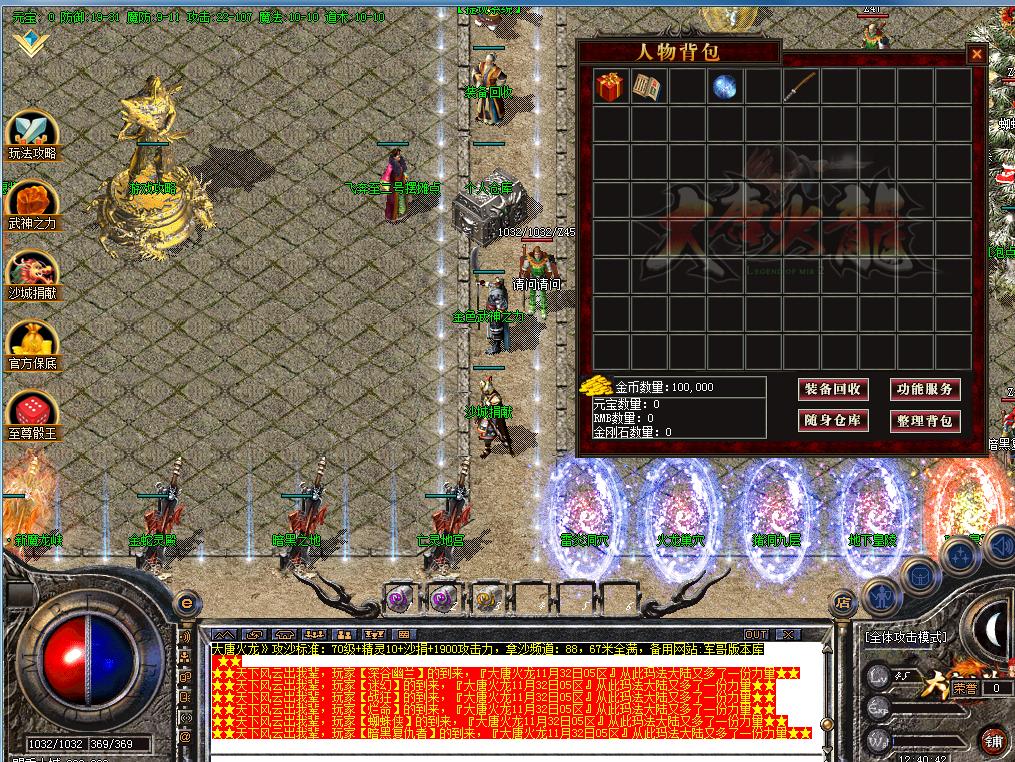Screen dimensions: 1015x762
Task: Click the 店 shop button
Action: click(843, 603)
